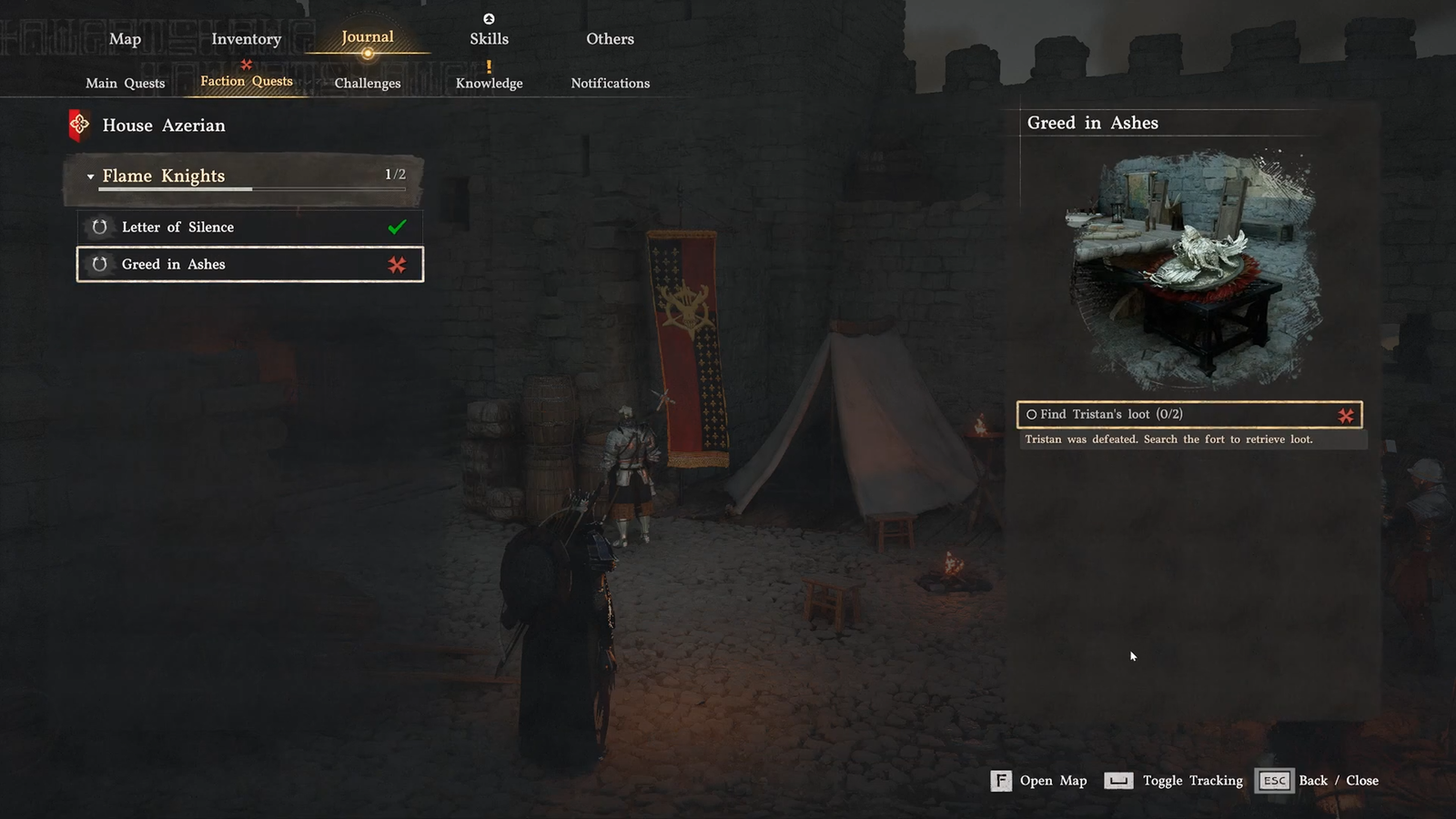
Task: Open the Knowledge section
Action: [489, 83]
